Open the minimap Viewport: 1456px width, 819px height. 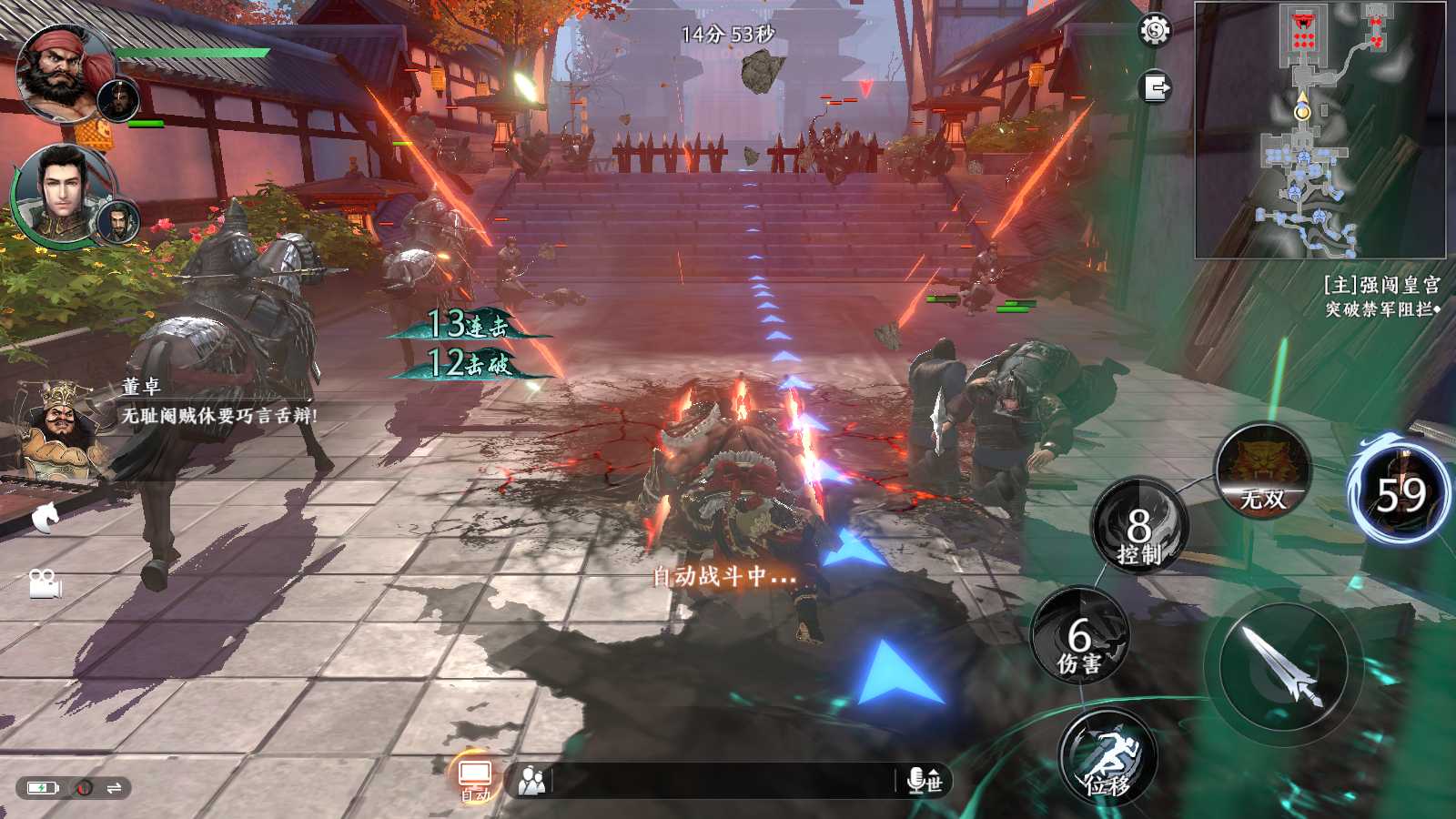coord(1319,129)
